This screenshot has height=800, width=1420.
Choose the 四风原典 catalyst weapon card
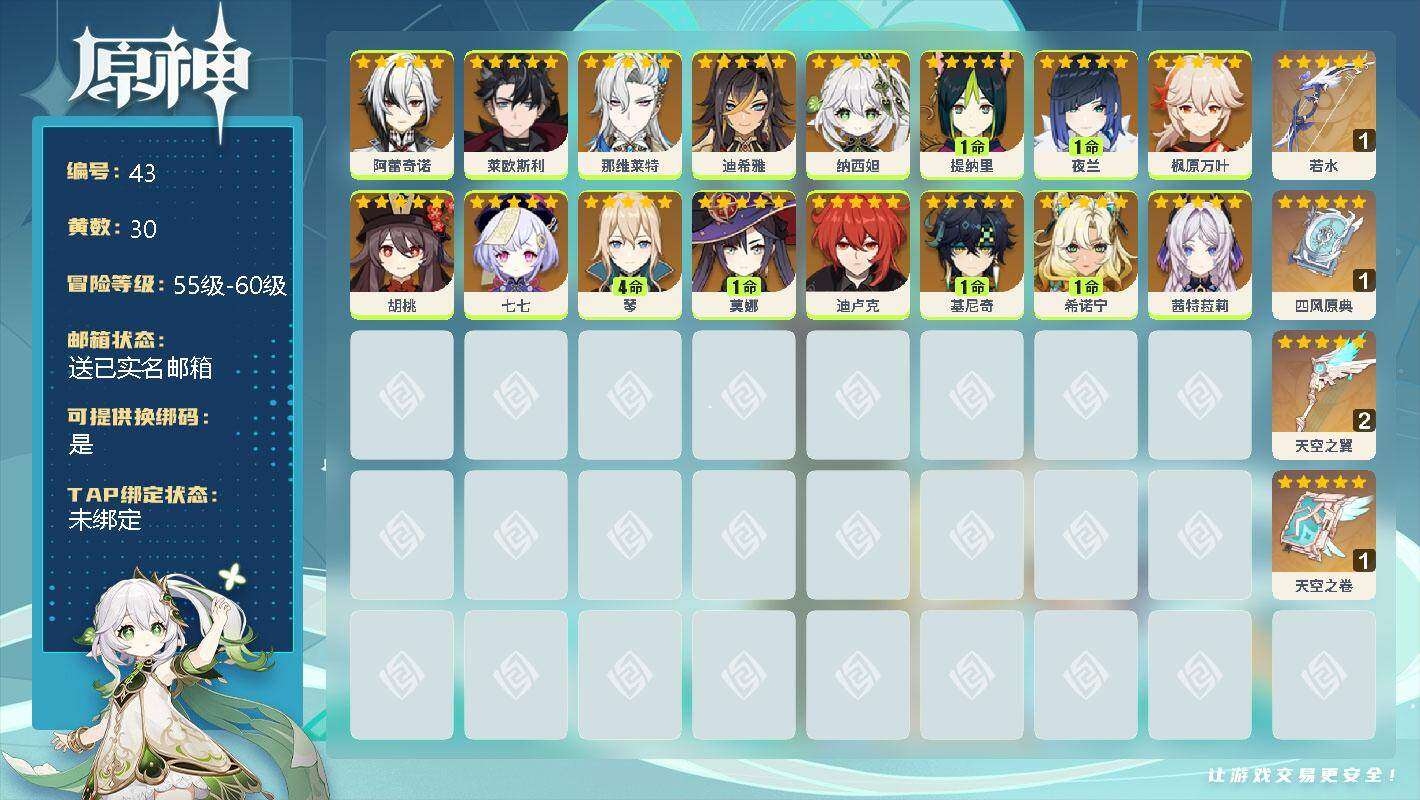1323,254
